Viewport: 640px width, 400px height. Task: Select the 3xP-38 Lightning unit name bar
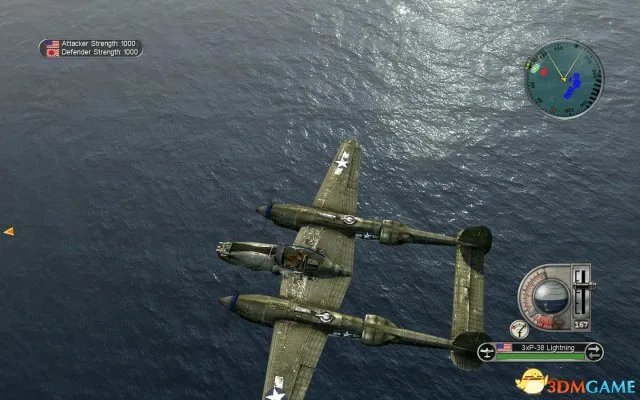(538, 349)
